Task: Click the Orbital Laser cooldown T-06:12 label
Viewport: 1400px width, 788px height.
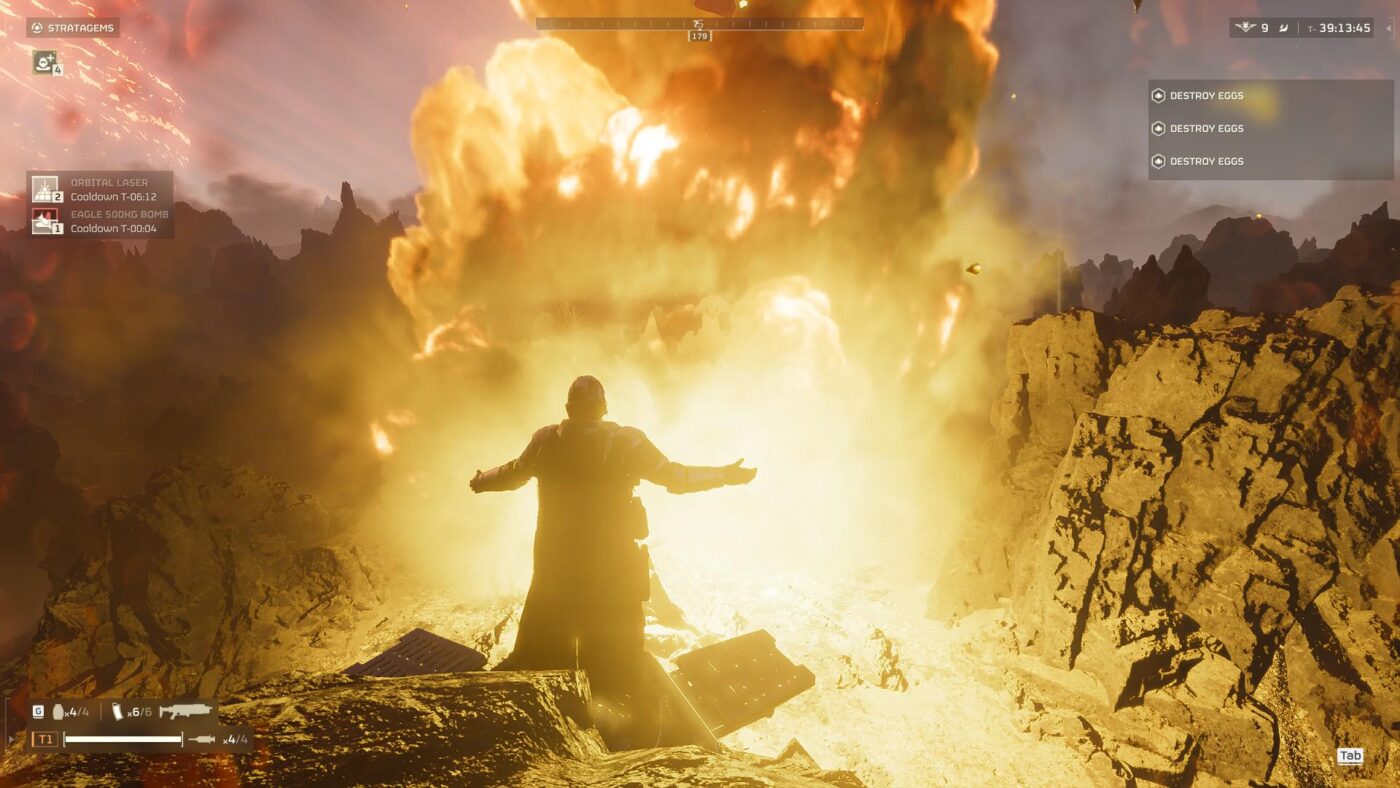Action: (113, 196)
